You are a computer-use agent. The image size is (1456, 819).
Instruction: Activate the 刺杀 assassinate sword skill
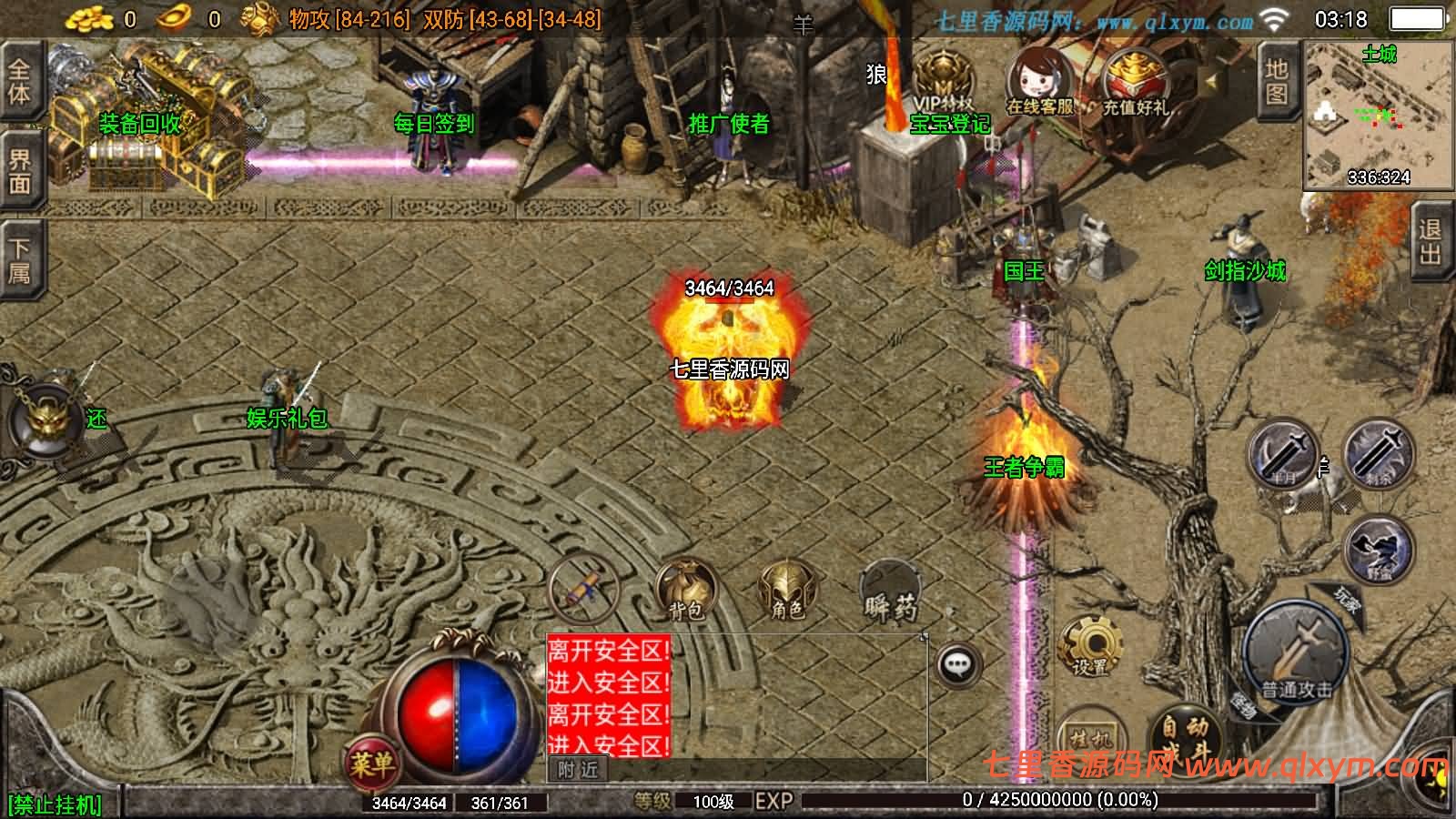[1379, 455]
